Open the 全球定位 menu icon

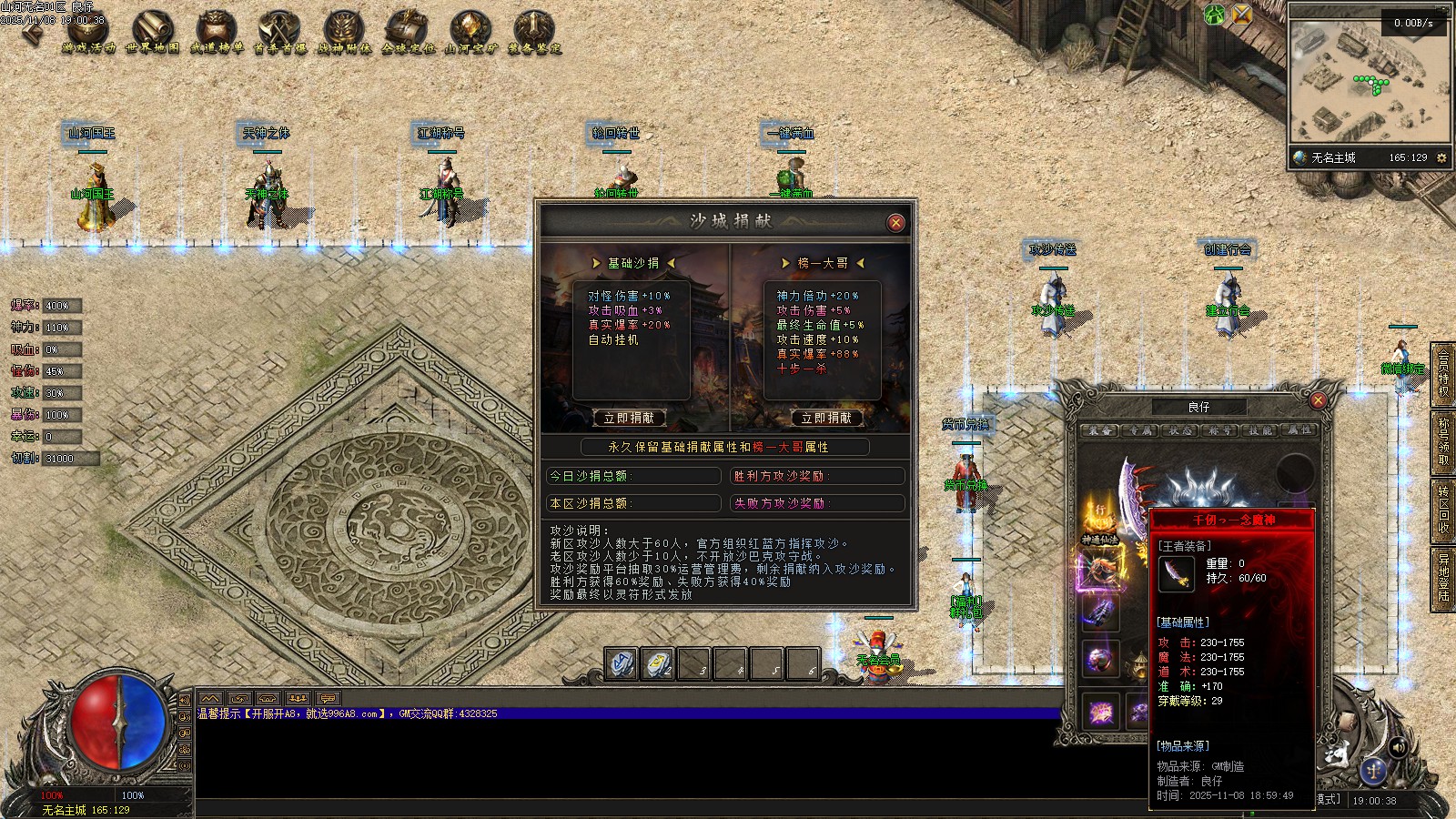408,34
